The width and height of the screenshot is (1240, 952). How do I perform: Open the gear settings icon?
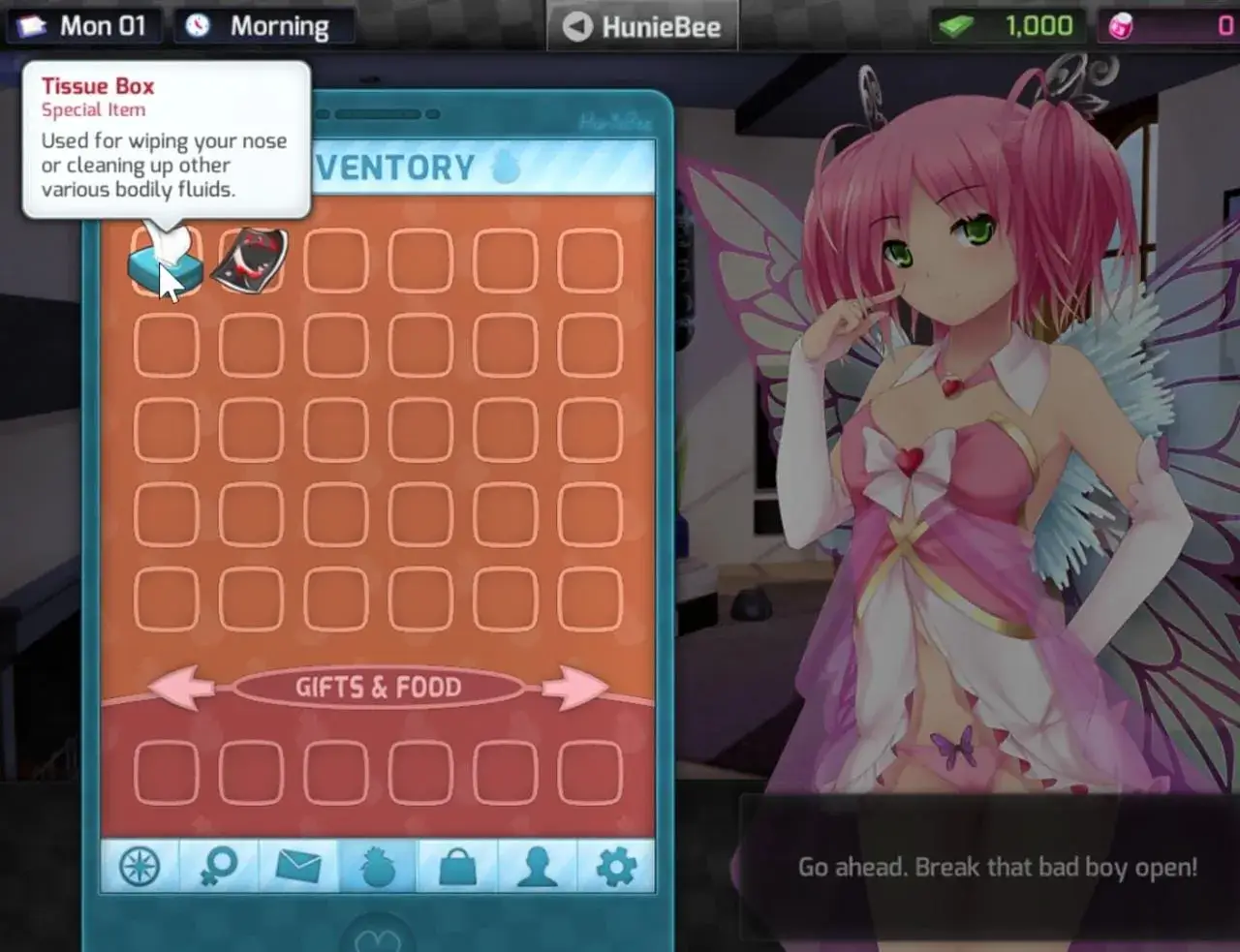617,866
